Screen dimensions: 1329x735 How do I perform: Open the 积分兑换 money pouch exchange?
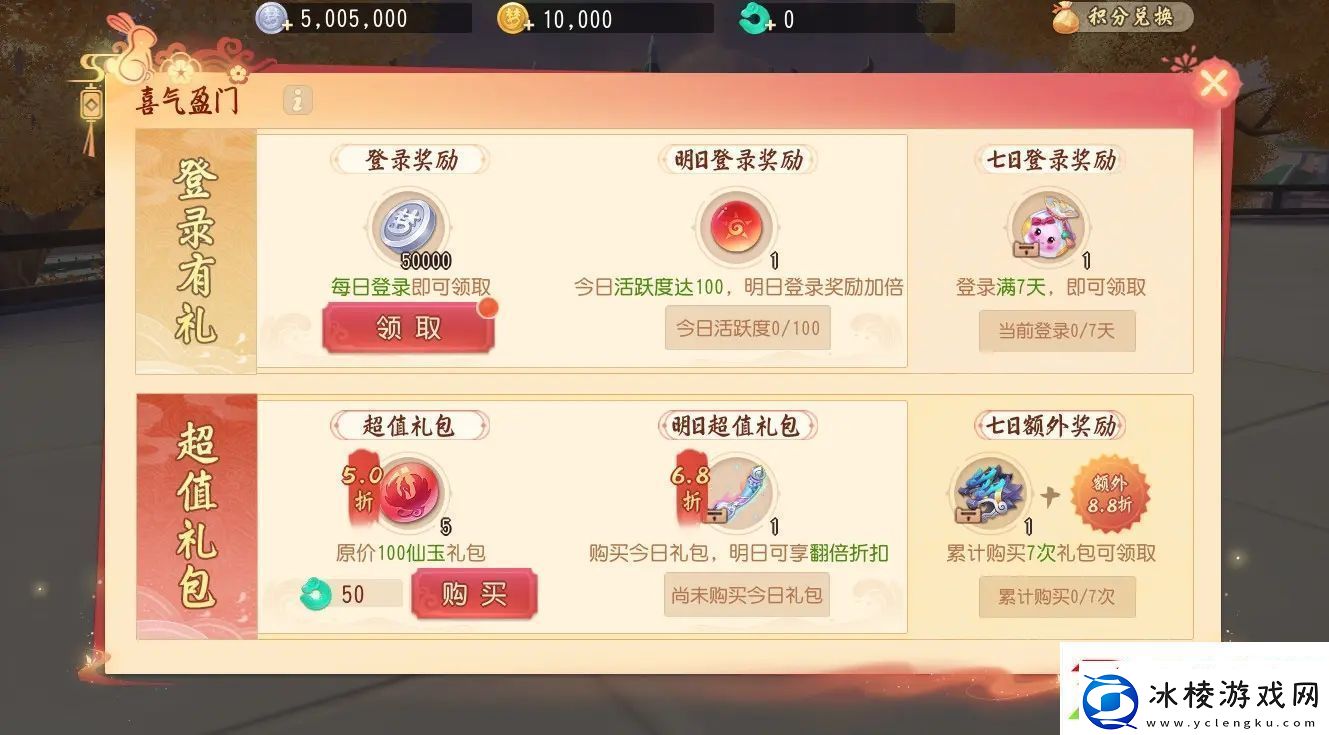[1122, 17]
